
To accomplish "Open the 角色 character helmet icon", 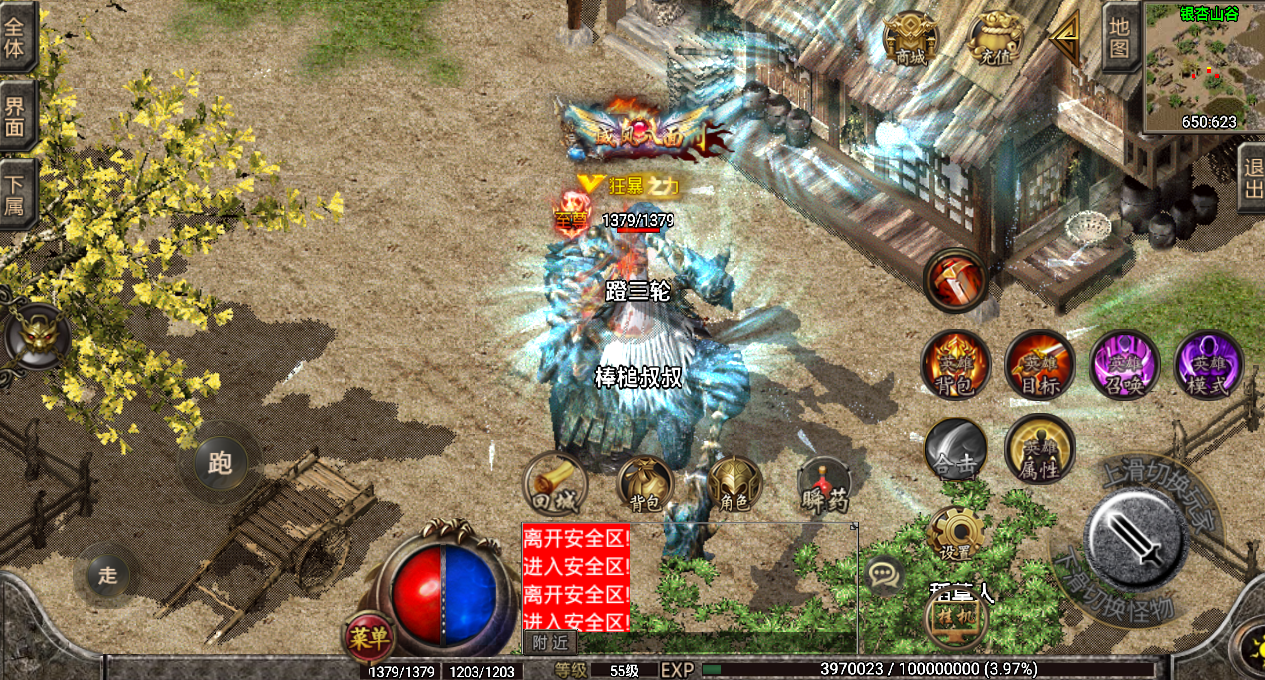I will click(x=735, y=485).
